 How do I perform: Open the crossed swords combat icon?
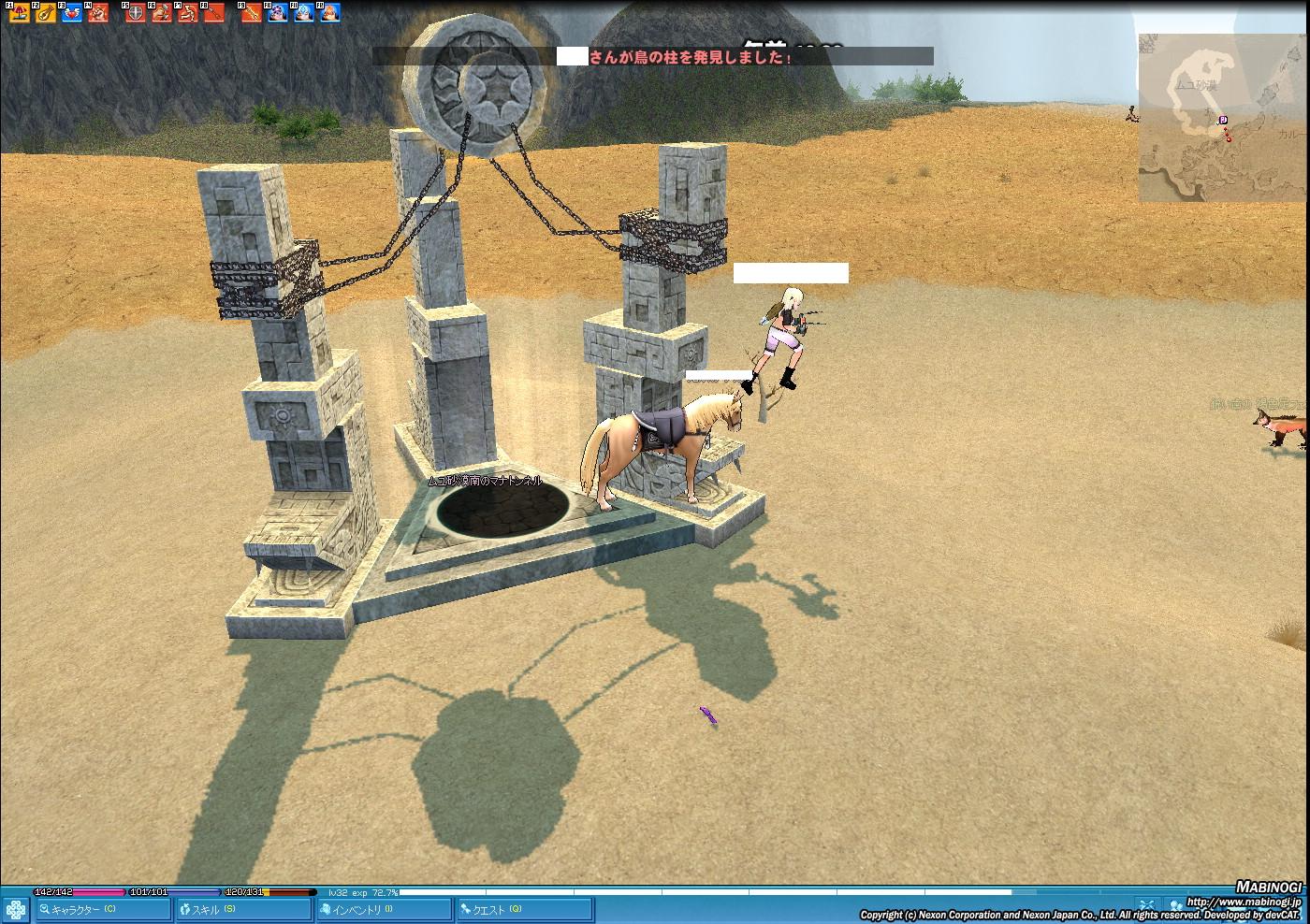[1146, 905]
